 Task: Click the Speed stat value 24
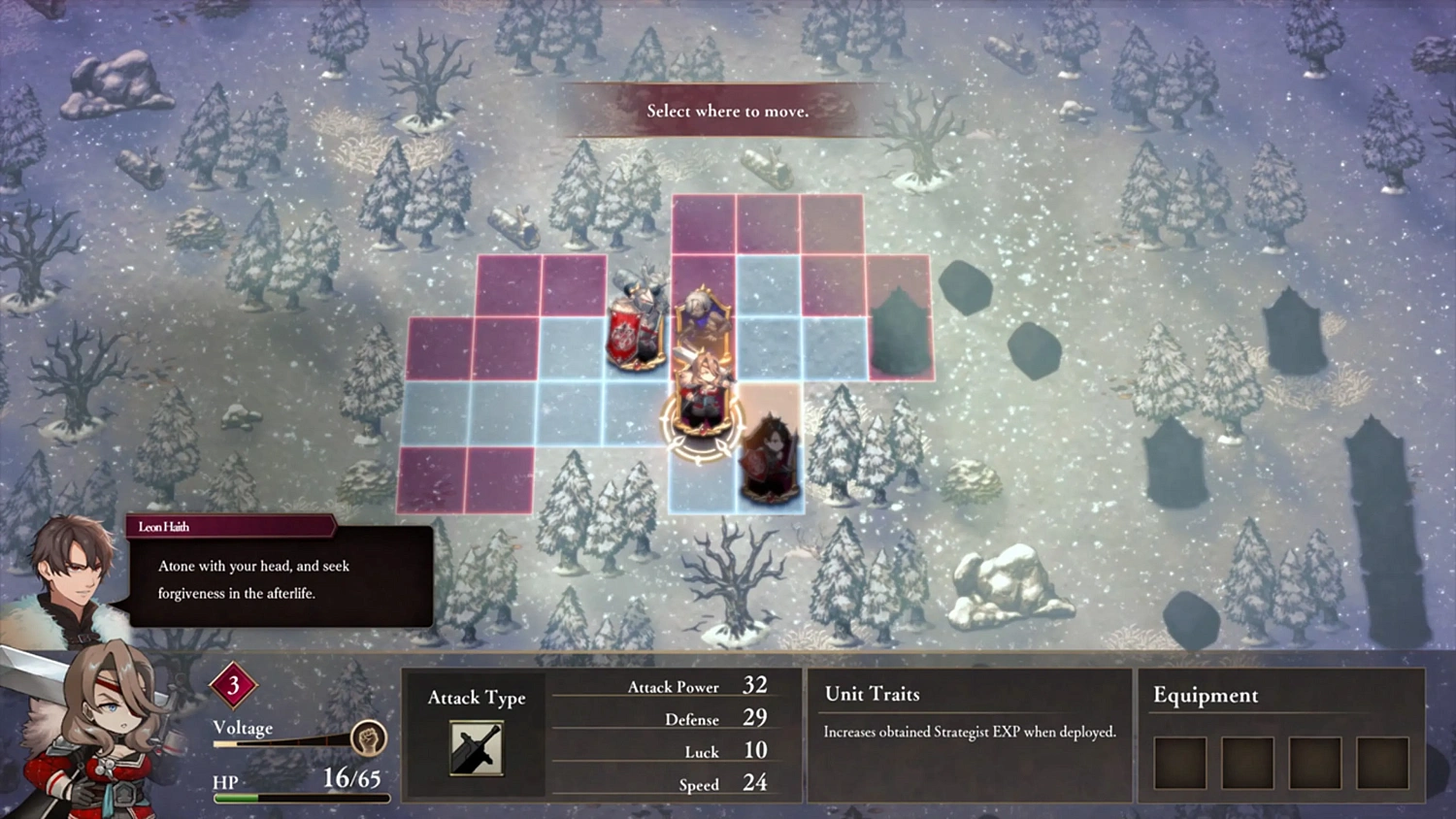[x=755, y=784]
